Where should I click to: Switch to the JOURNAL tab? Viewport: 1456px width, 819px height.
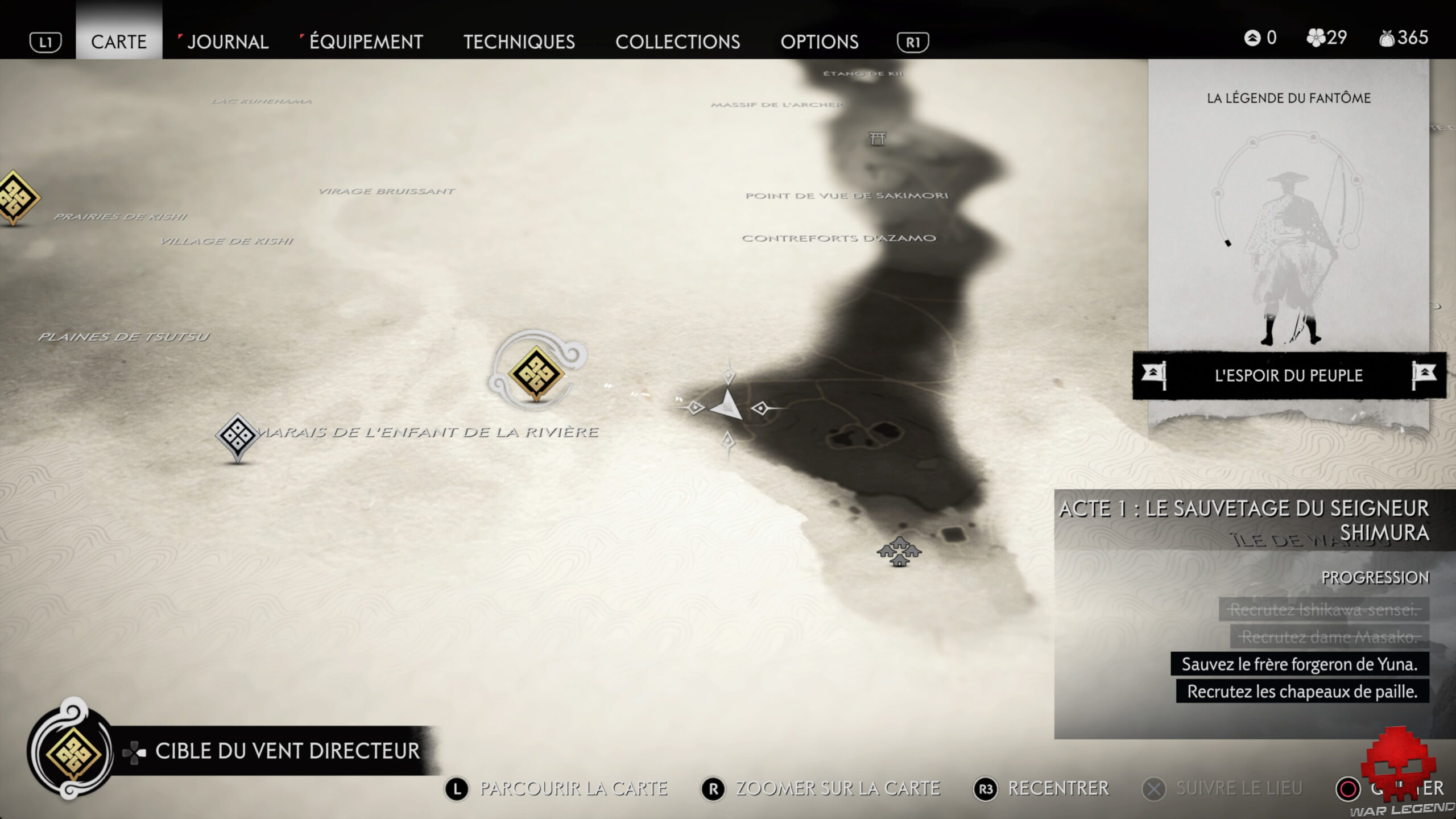(x=227, y=42)
